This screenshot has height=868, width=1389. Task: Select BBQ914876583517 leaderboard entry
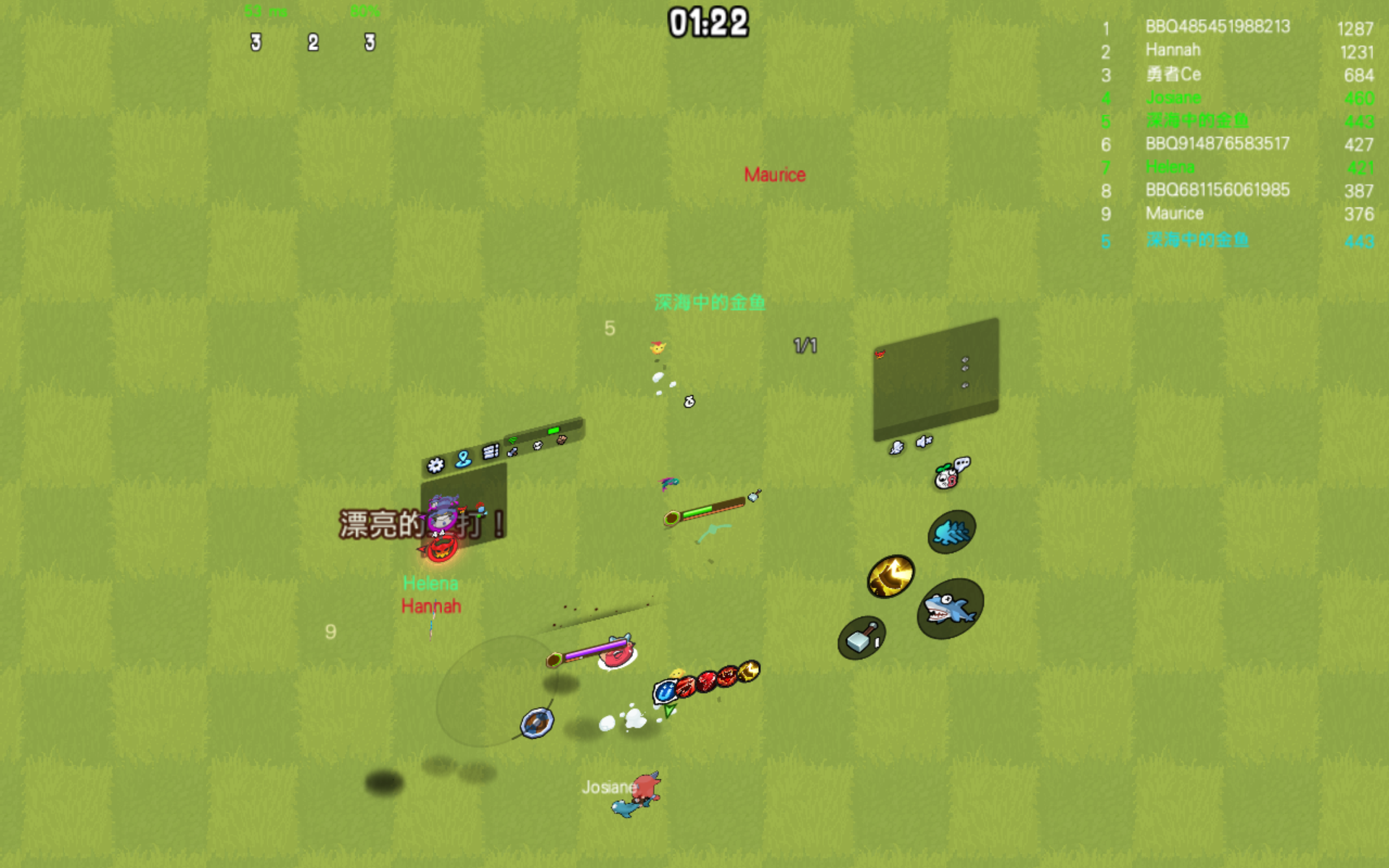point(1218,144)
